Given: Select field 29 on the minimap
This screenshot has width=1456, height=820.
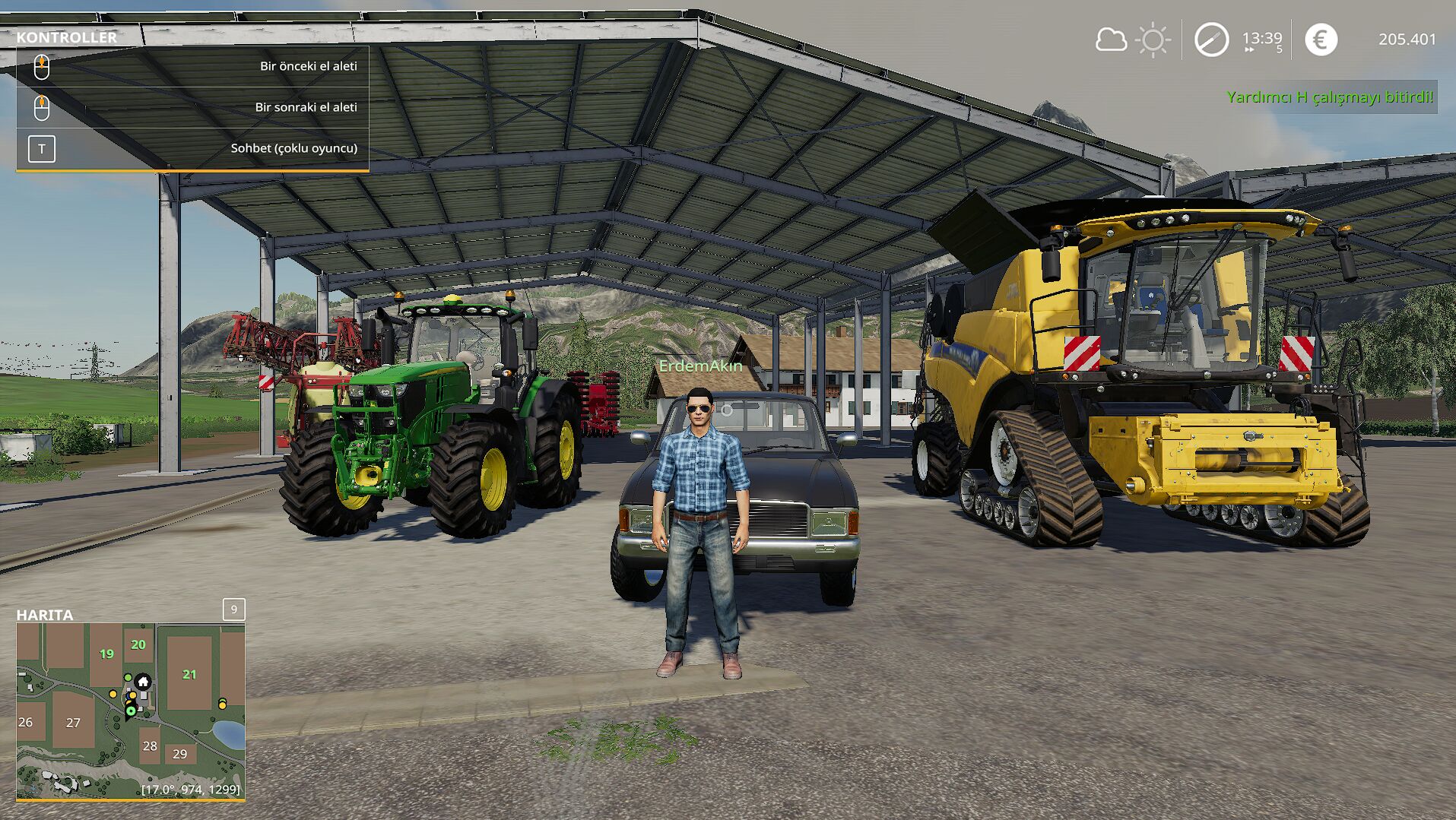Looking at the screenshot, I should tap(179, 754).
